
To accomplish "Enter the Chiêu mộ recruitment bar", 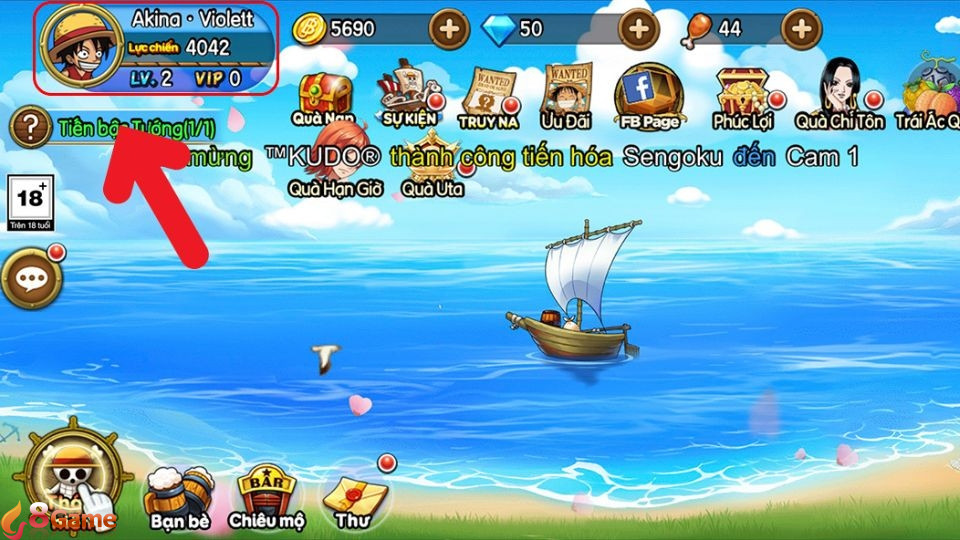I will pos(266,494).
